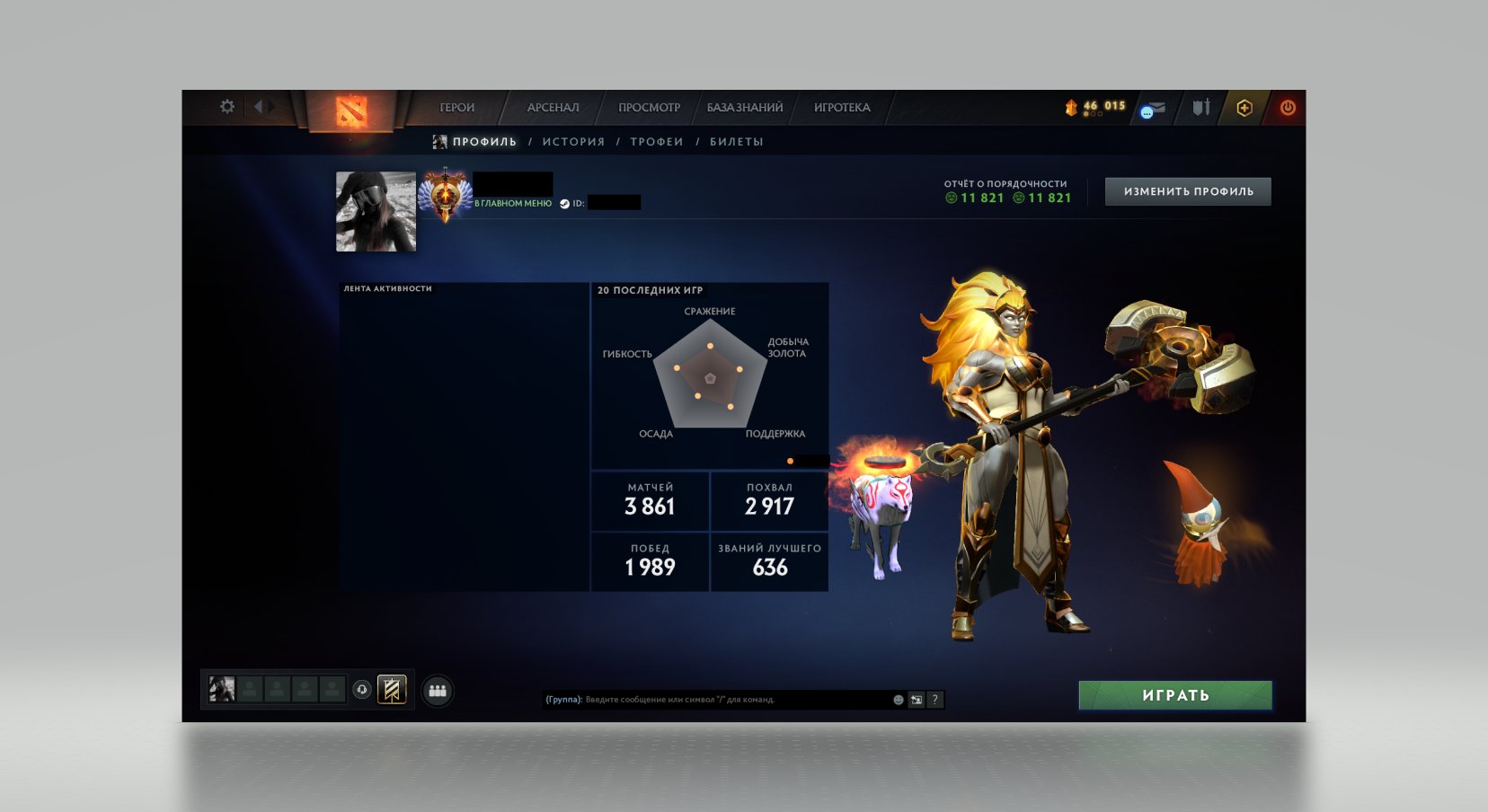Toggle the guild panel with the banner icon

click(x=392, y=690)
